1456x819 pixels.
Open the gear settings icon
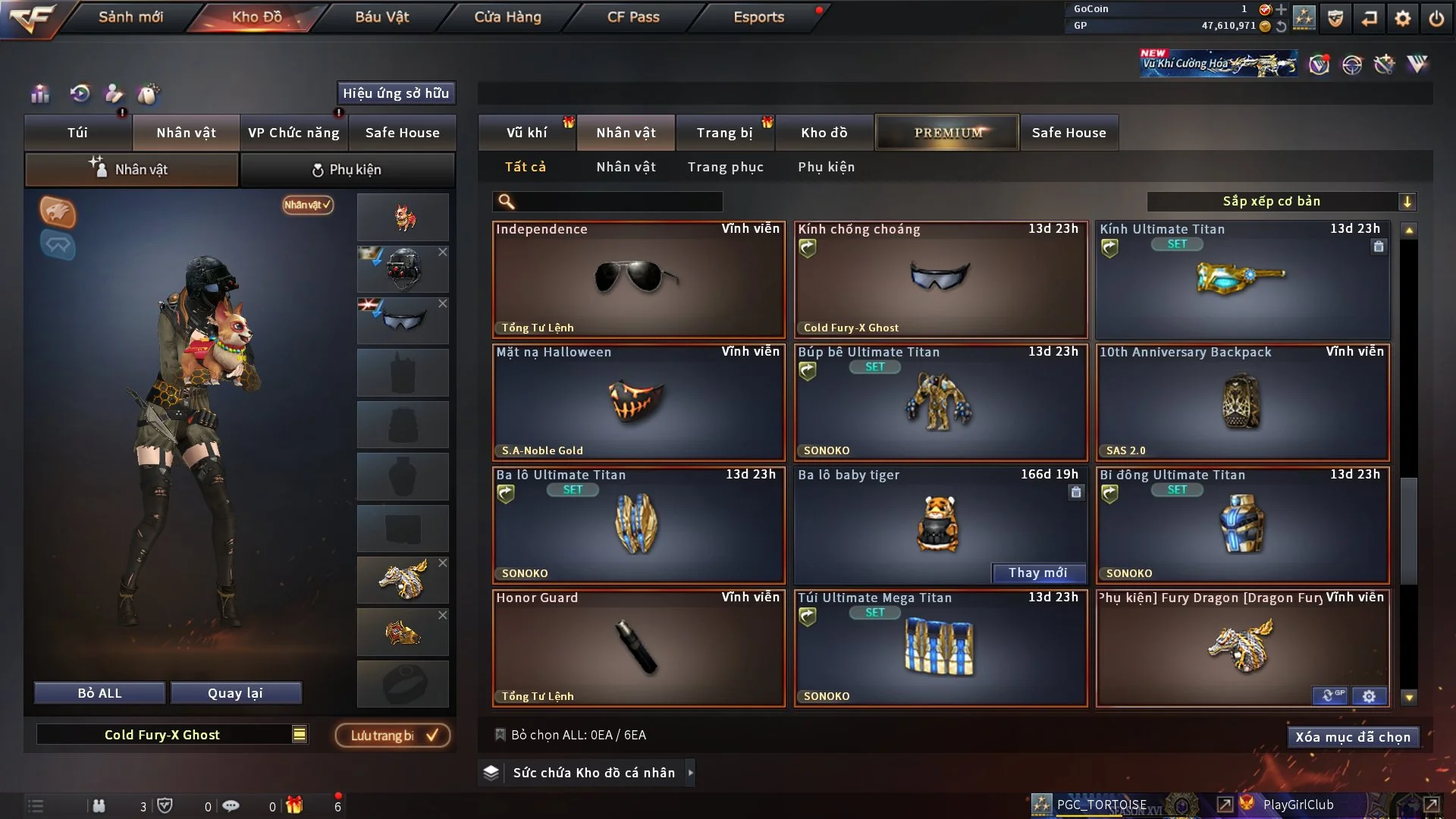click(x=1402, y=18)
